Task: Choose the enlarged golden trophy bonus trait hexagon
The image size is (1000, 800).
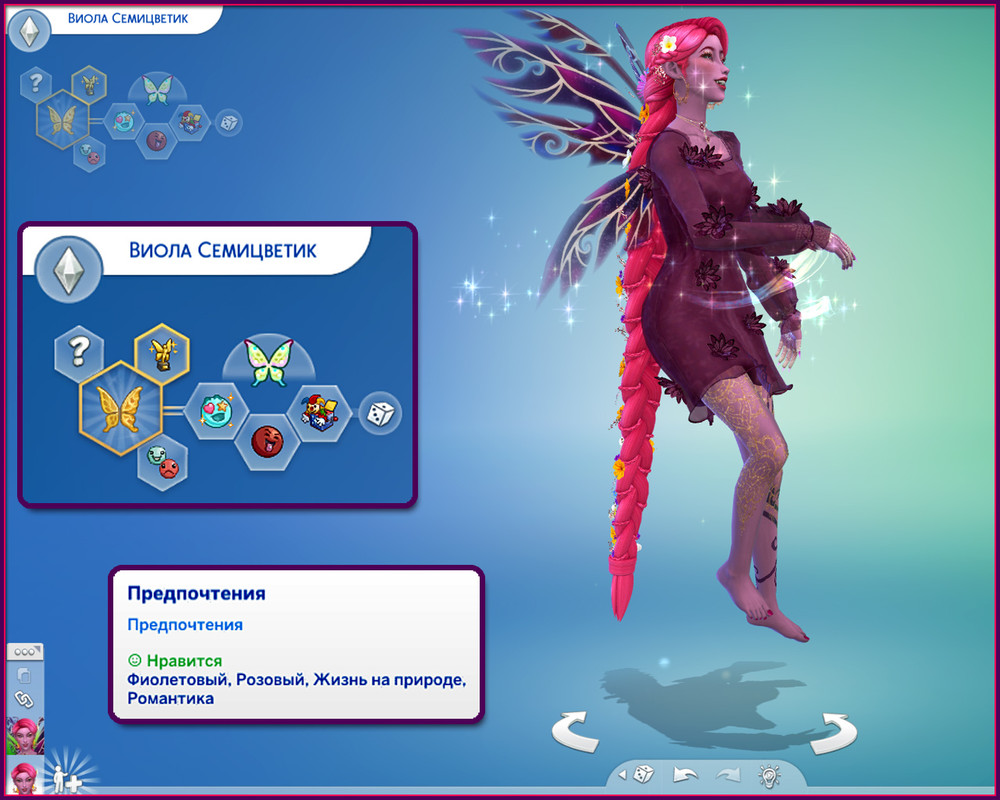Action: (x=161, y=350)
